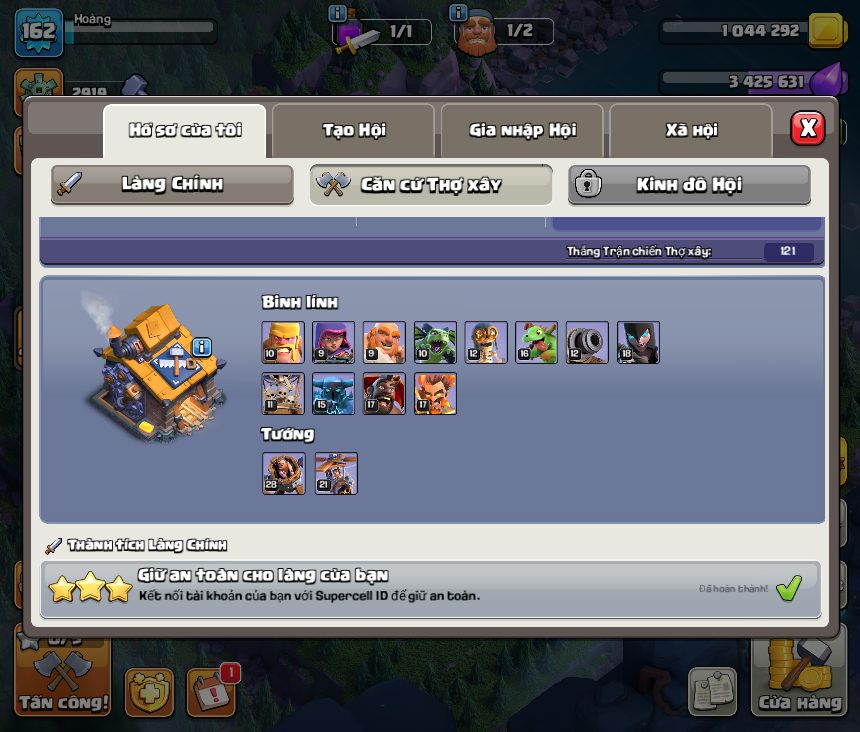Choose the Căn cứ Thợ xây view
This screenshot has height=732, width=860.
[x=431, y=184]
